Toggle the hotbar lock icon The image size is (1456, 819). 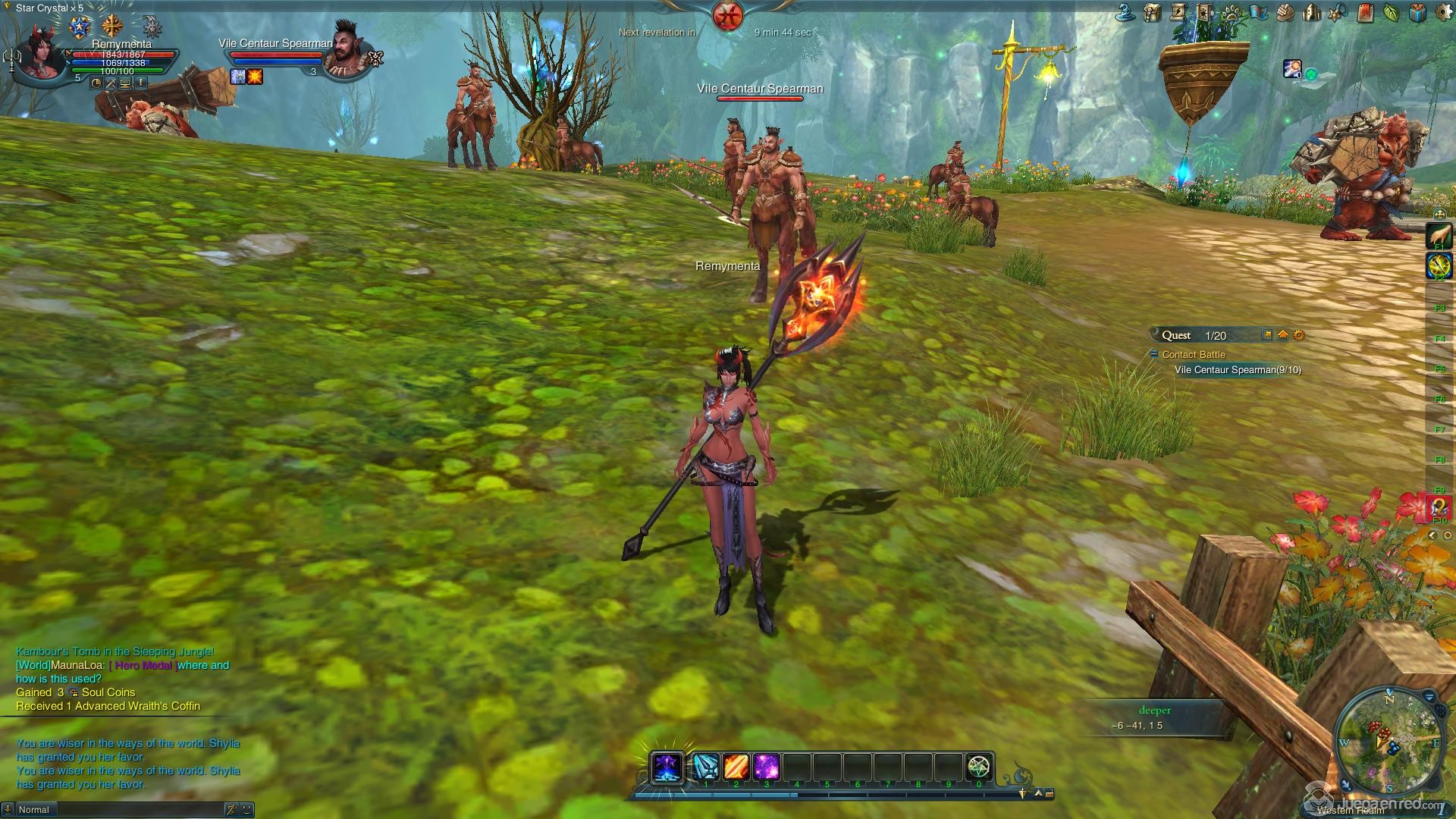click(1050, 794)
